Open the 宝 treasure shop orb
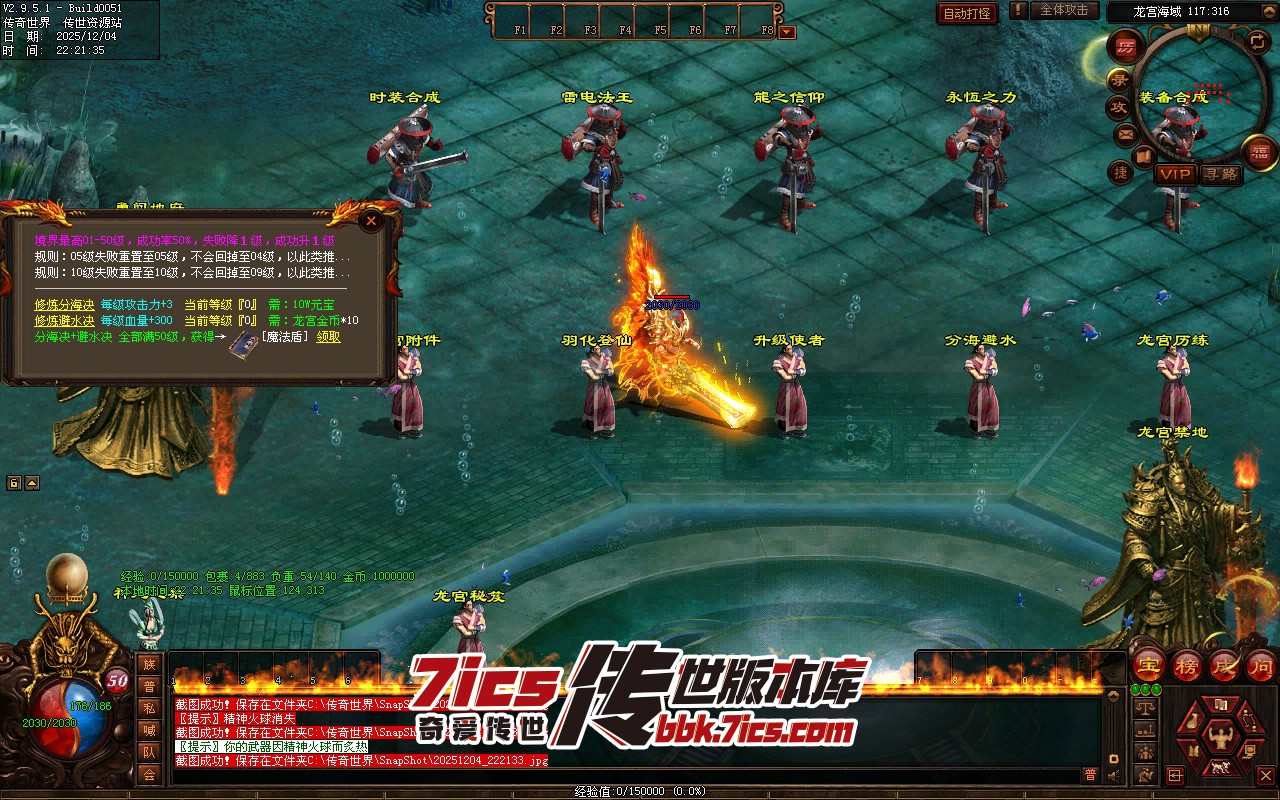 (x=1149, y=666)
